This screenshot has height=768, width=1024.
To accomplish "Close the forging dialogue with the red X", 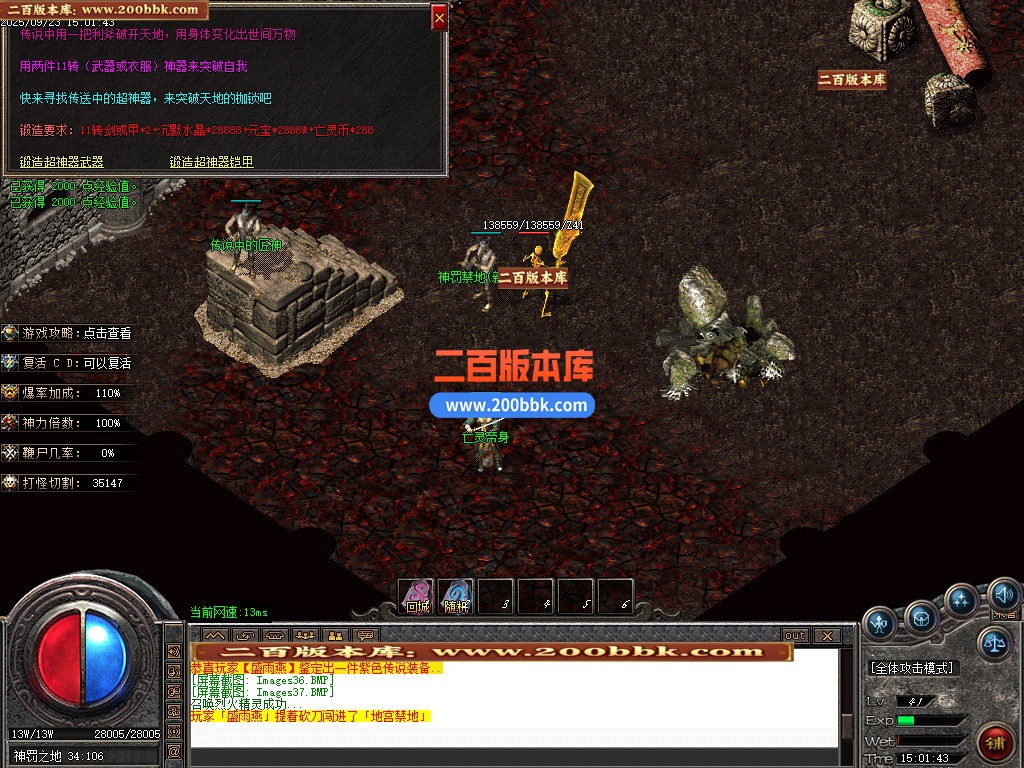I will click(x=439, y=17).
